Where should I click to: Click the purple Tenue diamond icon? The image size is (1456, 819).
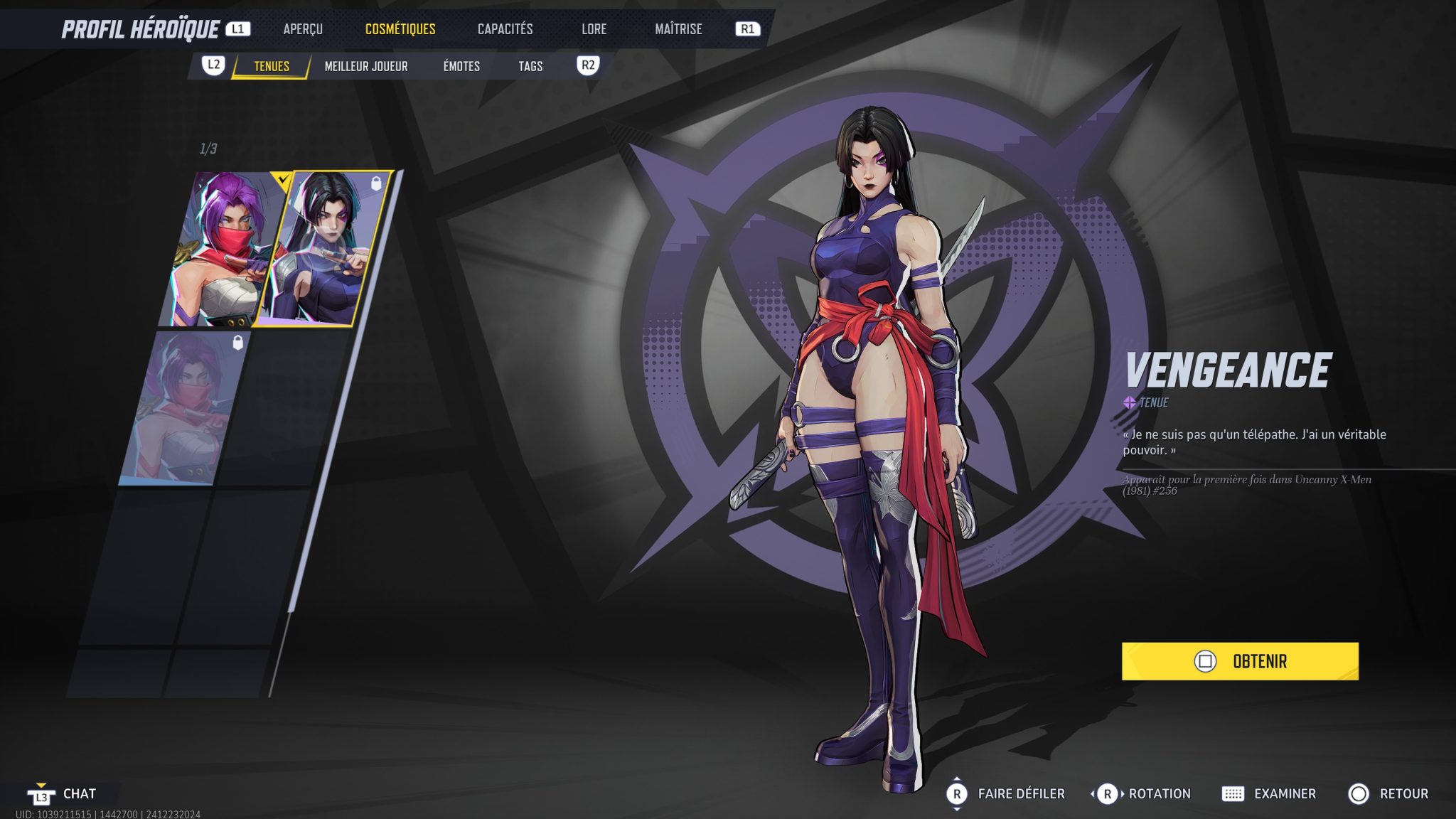point(1130,402)
